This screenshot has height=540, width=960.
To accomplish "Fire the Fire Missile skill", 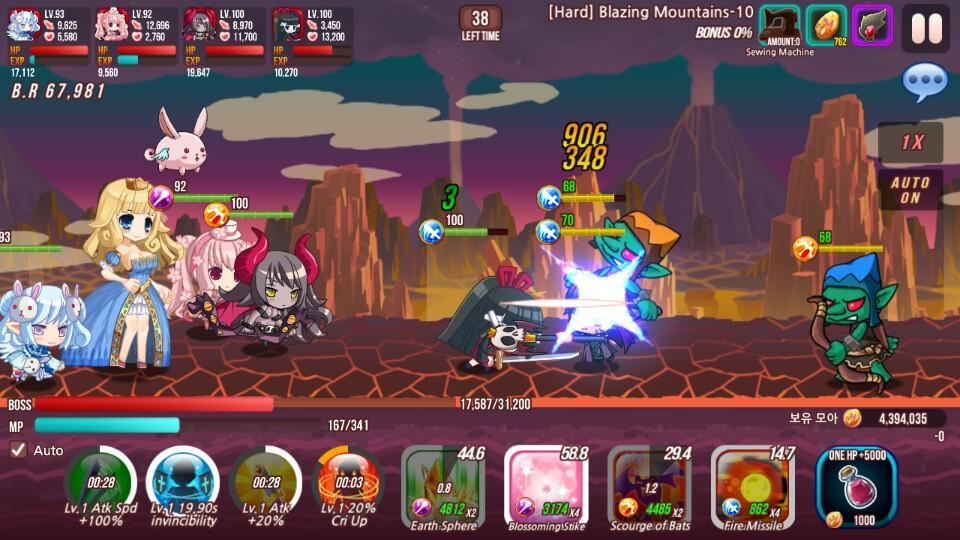I will tap(753, 488).
